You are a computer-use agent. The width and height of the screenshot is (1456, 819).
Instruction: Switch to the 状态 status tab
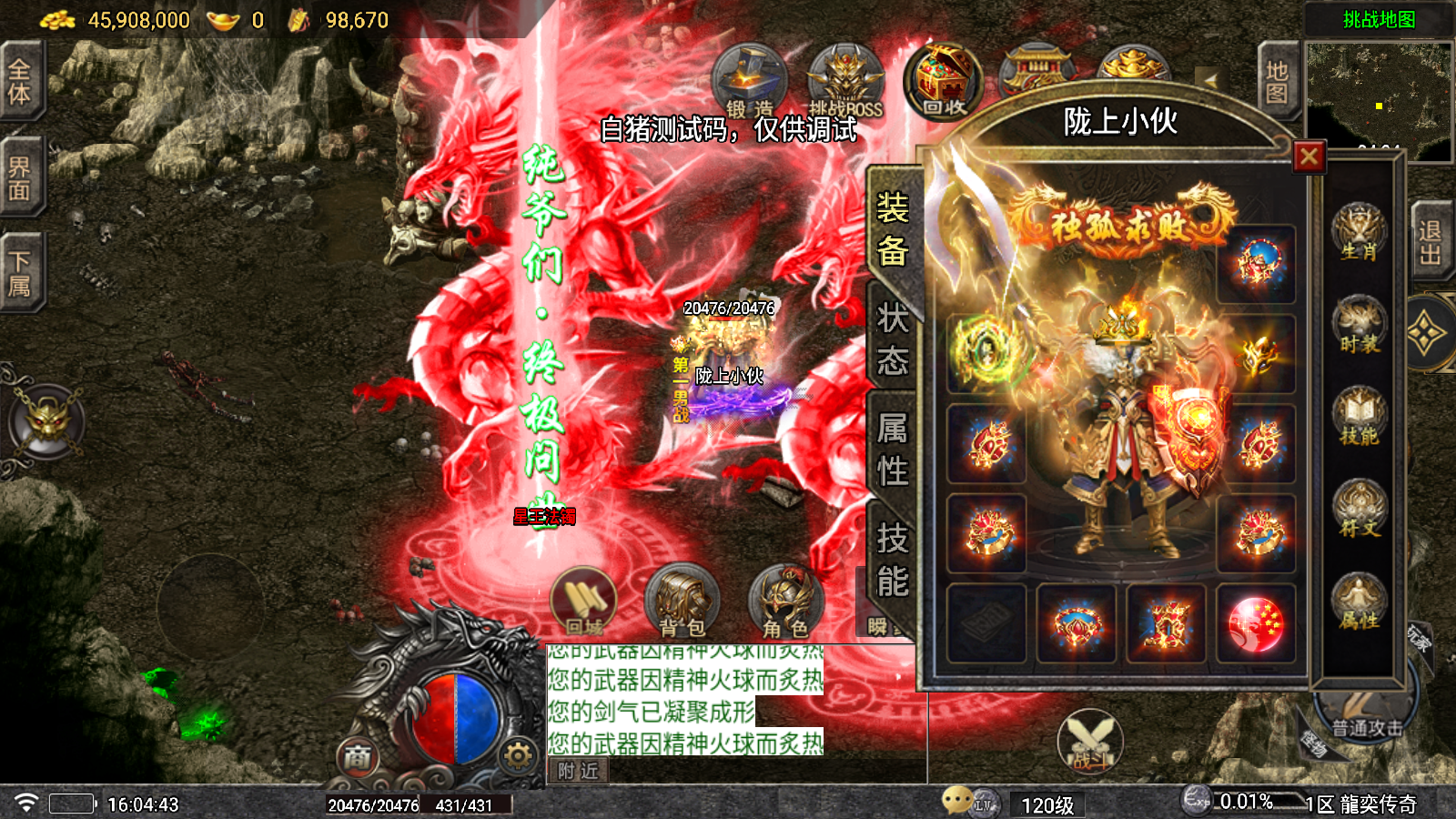point(892,340)
